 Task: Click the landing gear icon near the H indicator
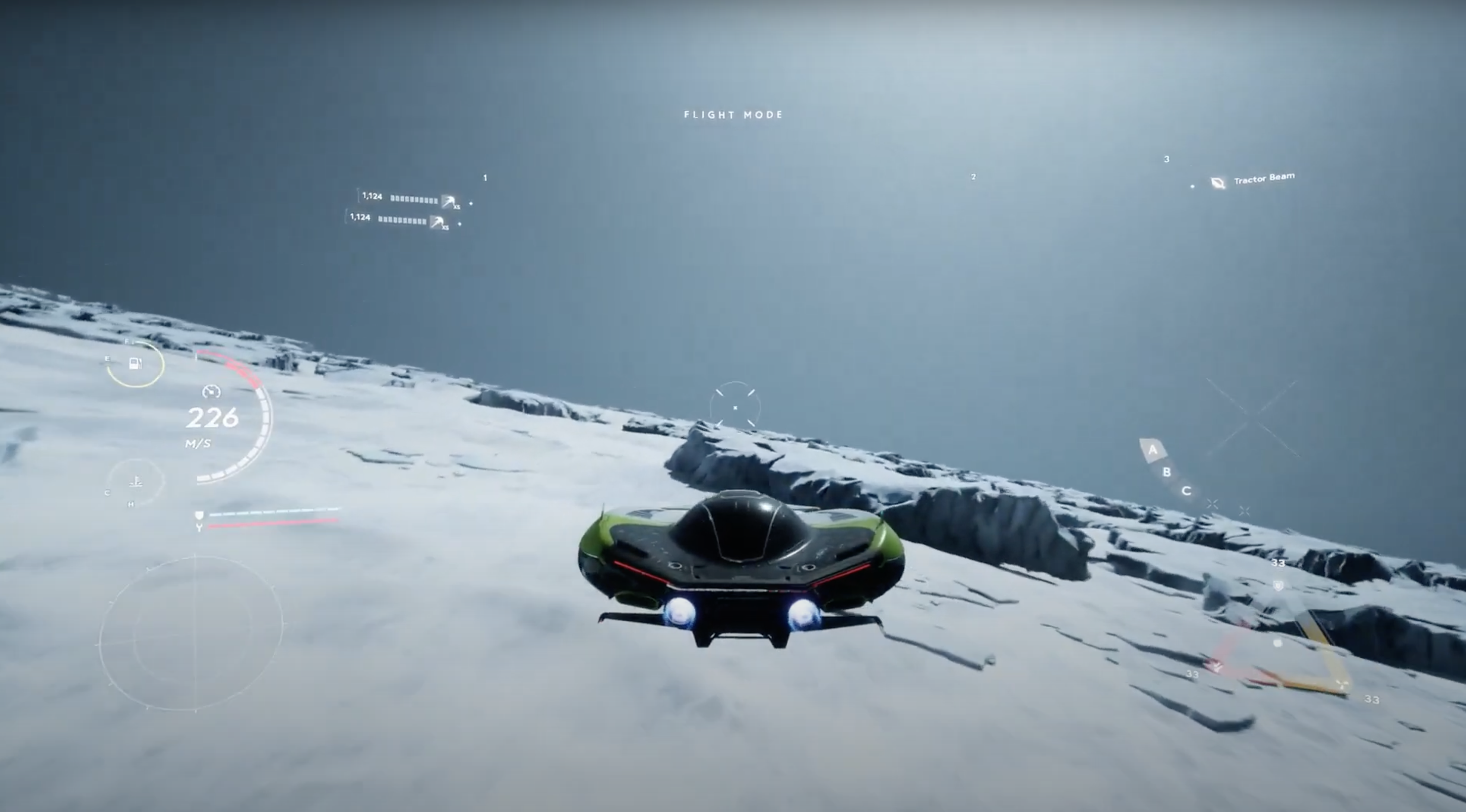point(136,481)
